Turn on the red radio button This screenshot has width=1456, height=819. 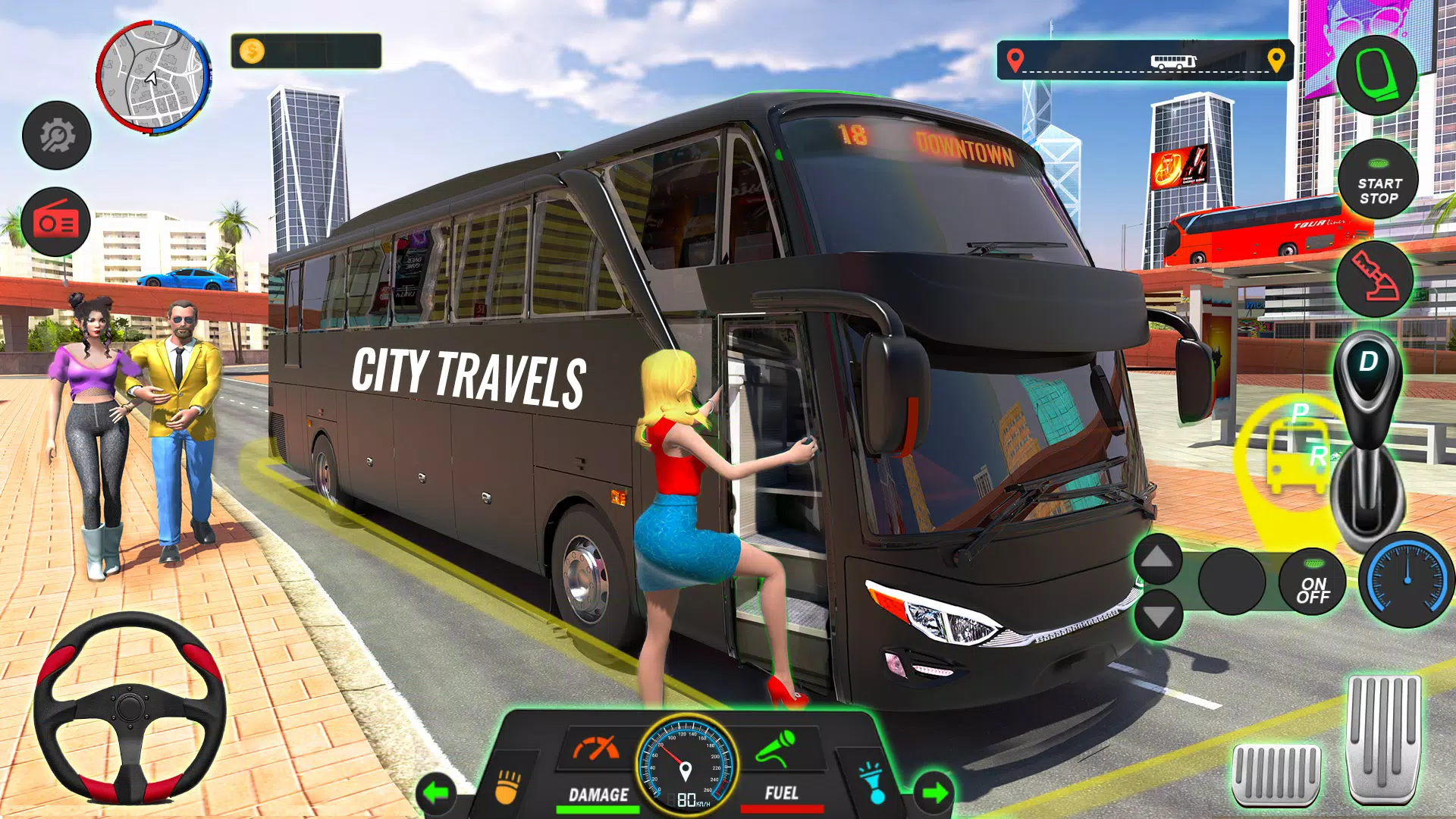click(x=56, y=222)
